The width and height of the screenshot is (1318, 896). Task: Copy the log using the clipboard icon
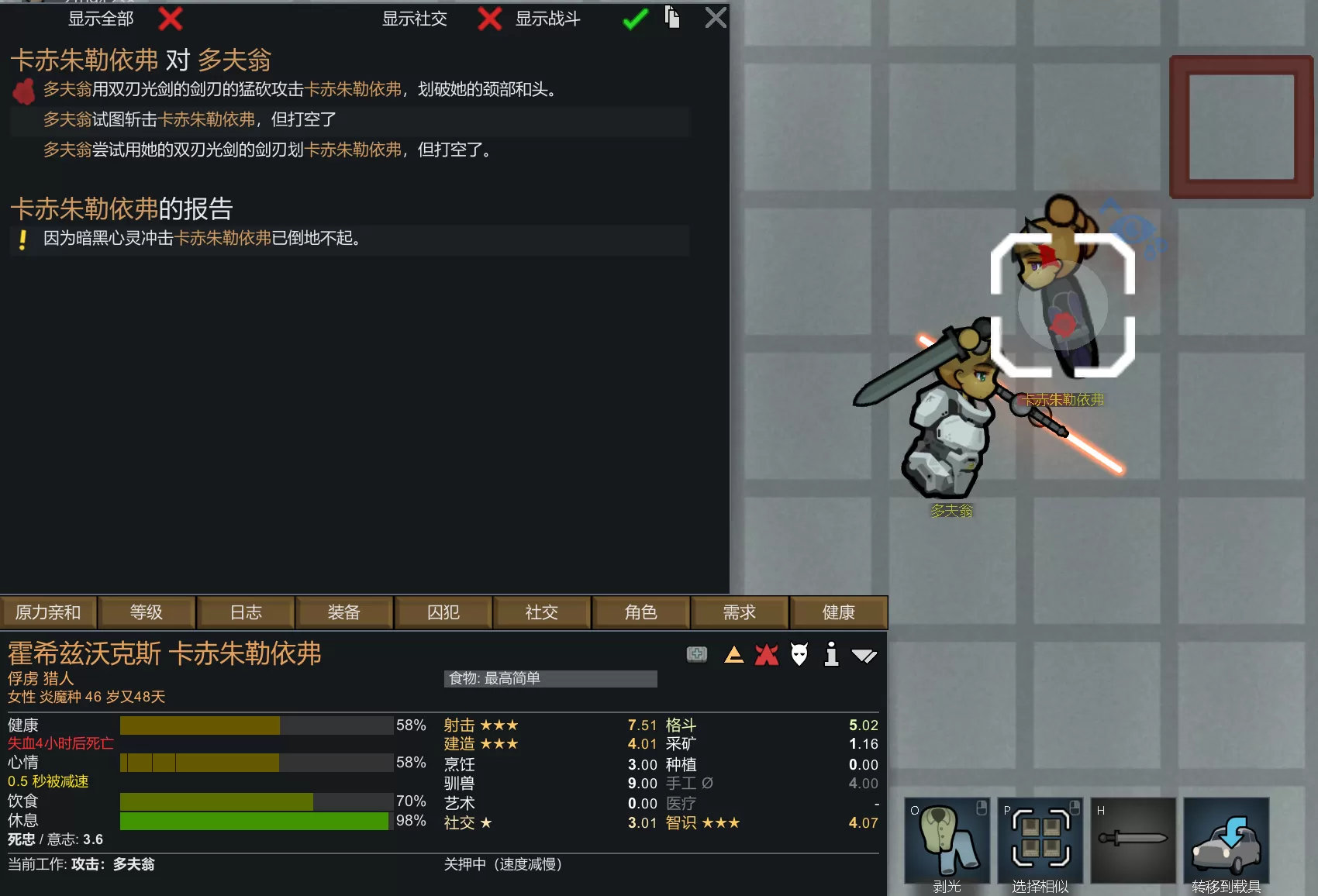(x=672, y=17)
